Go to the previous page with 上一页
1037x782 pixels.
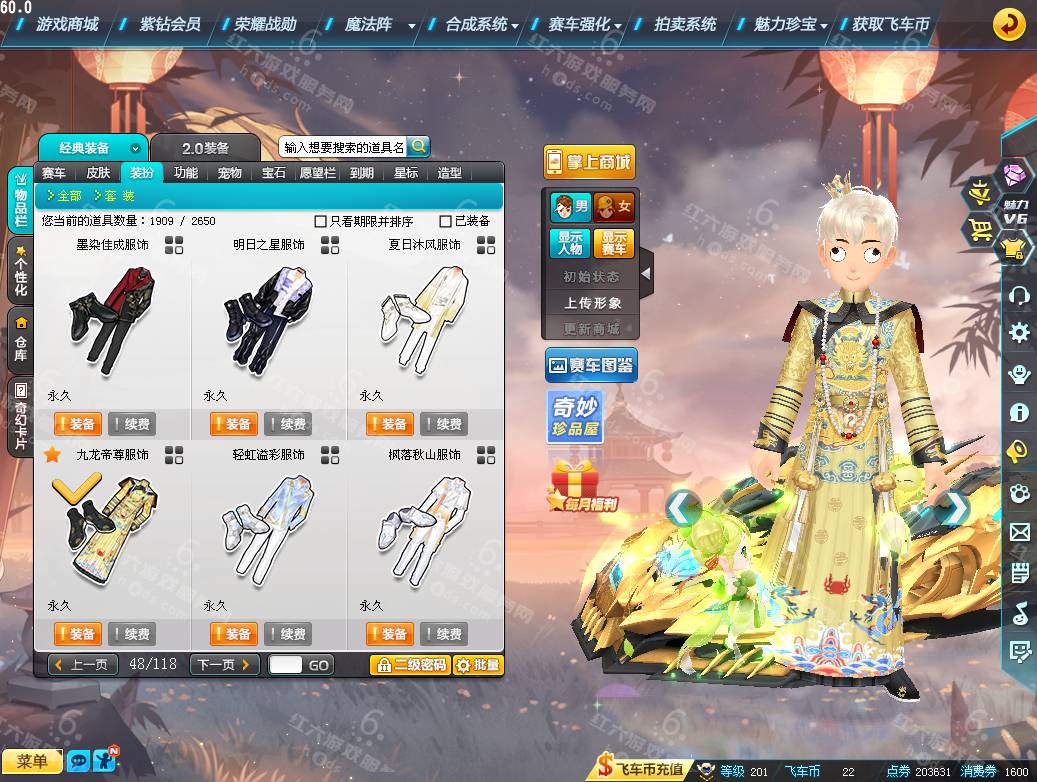pyautogui.click(x=83, y=665)
